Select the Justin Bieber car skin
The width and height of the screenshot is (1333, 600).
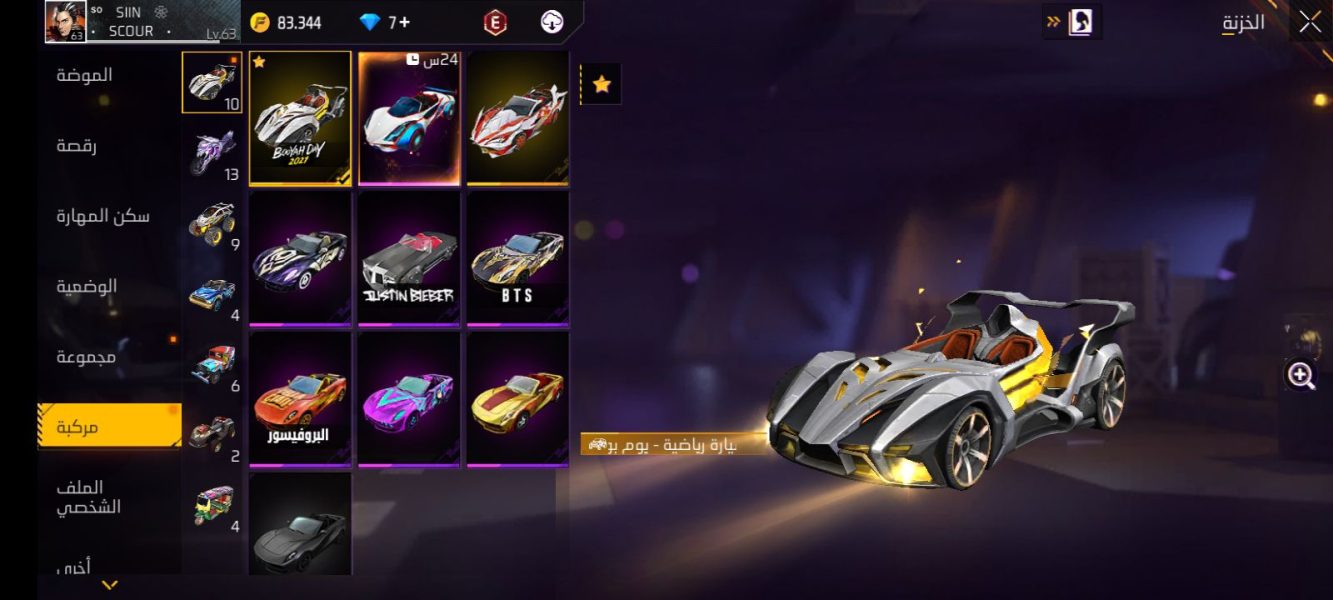409,259
